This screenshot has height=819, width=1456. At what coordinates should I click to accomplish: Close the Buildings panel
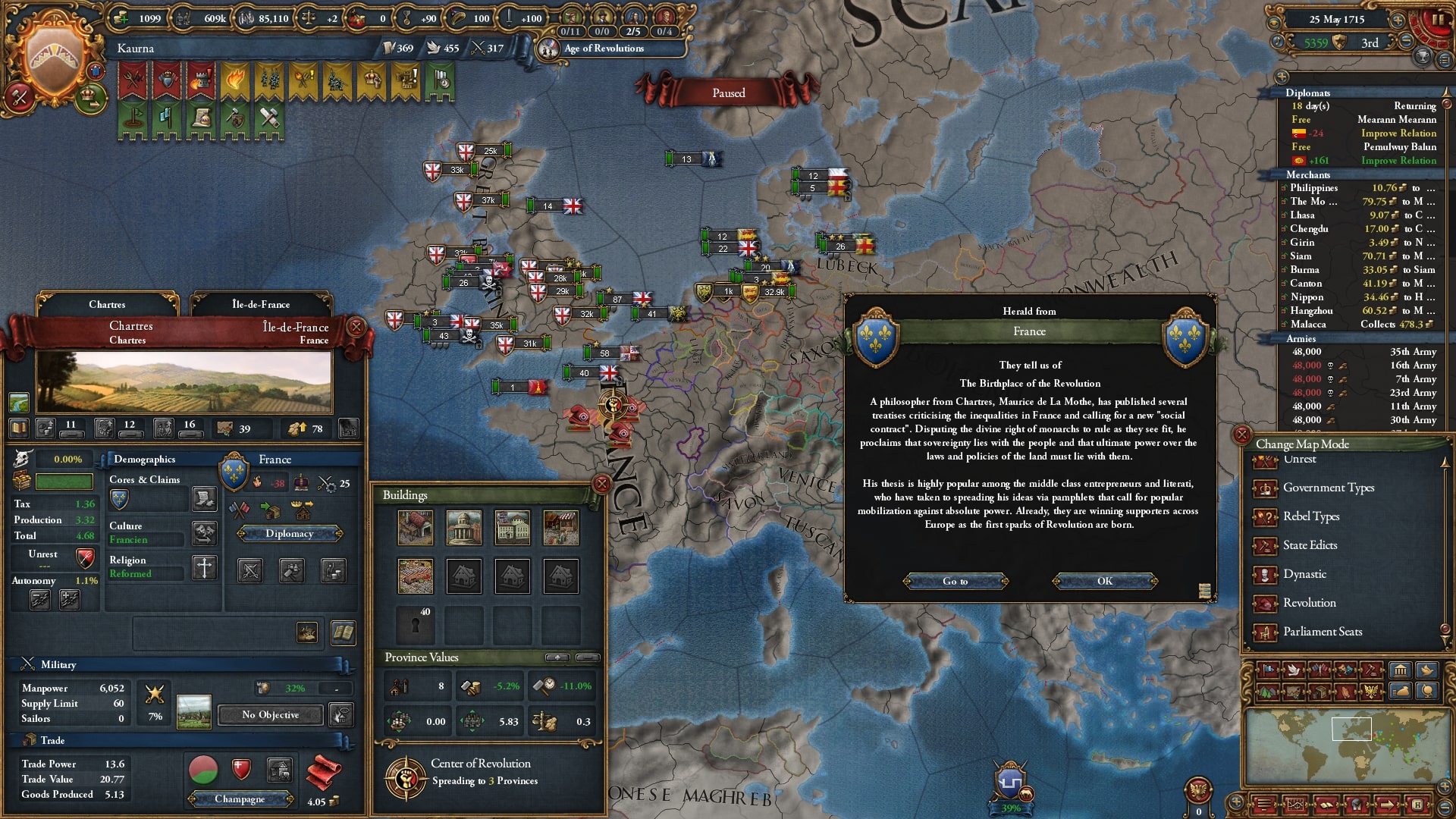(601, 484)
